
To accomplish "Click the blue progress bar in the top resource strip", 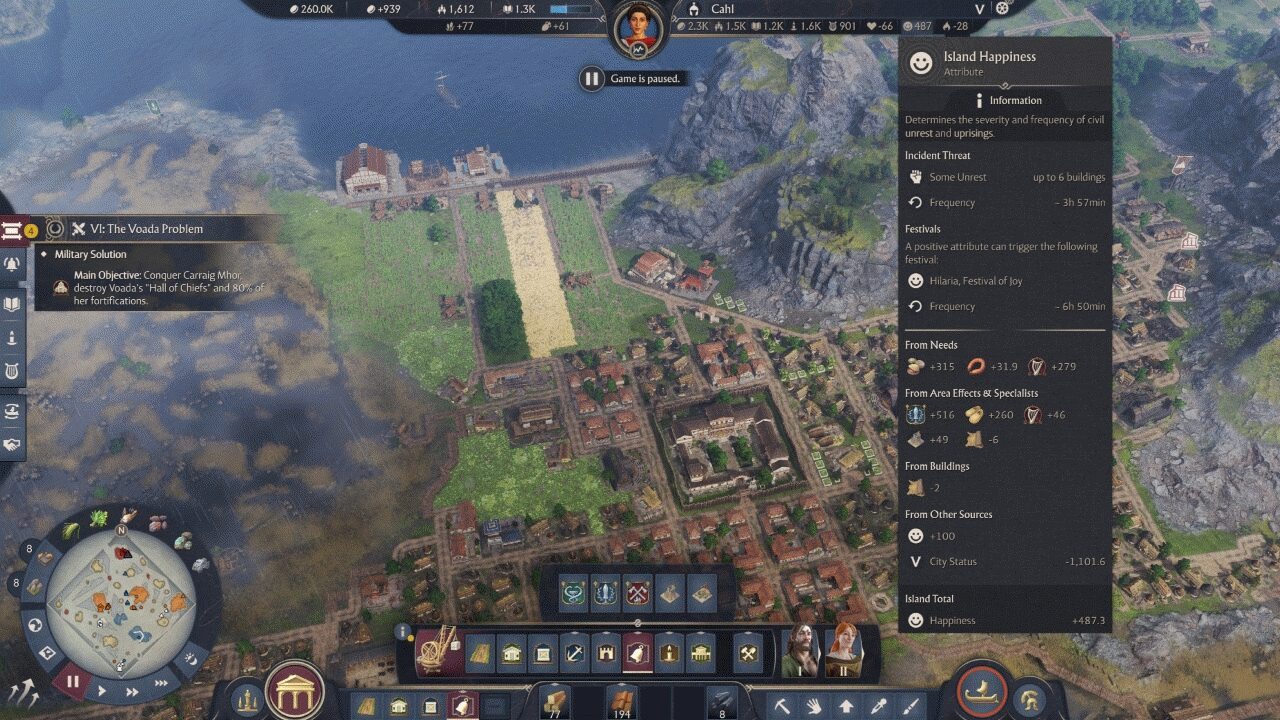I will pyautogui.click(x=569, y=9).
